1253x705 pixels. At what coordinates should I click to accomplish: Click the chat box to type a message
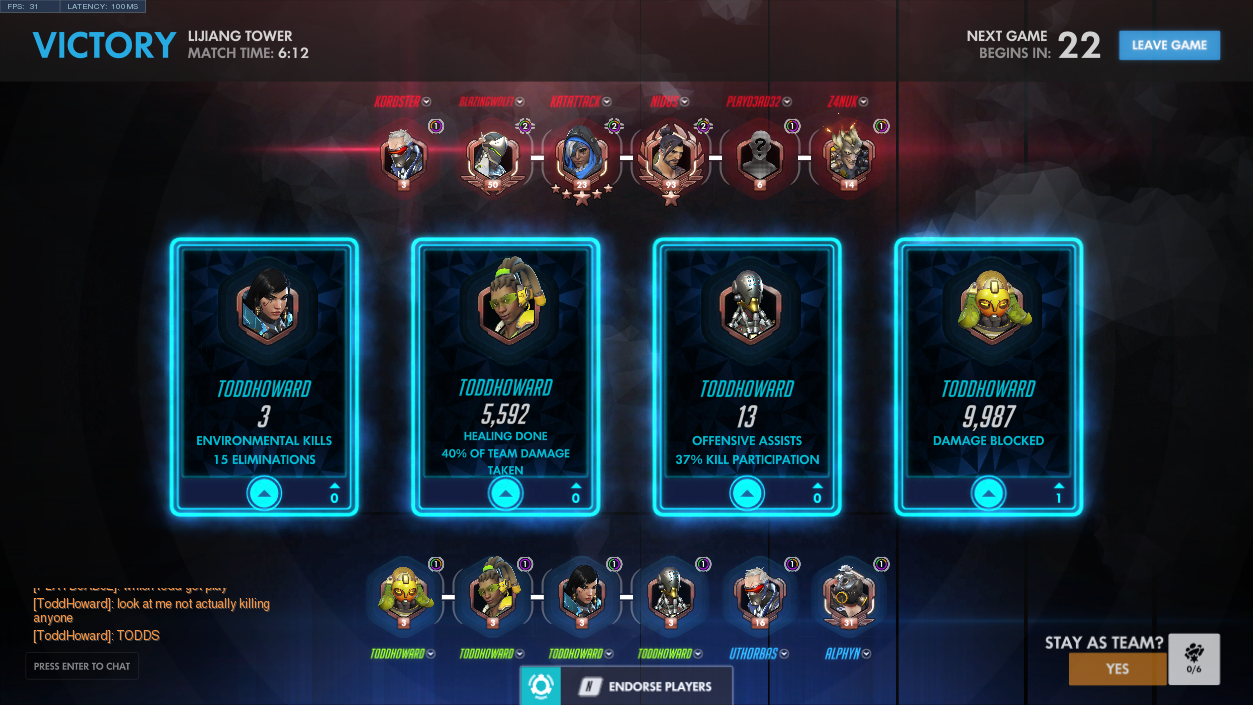tap(82, 666)
